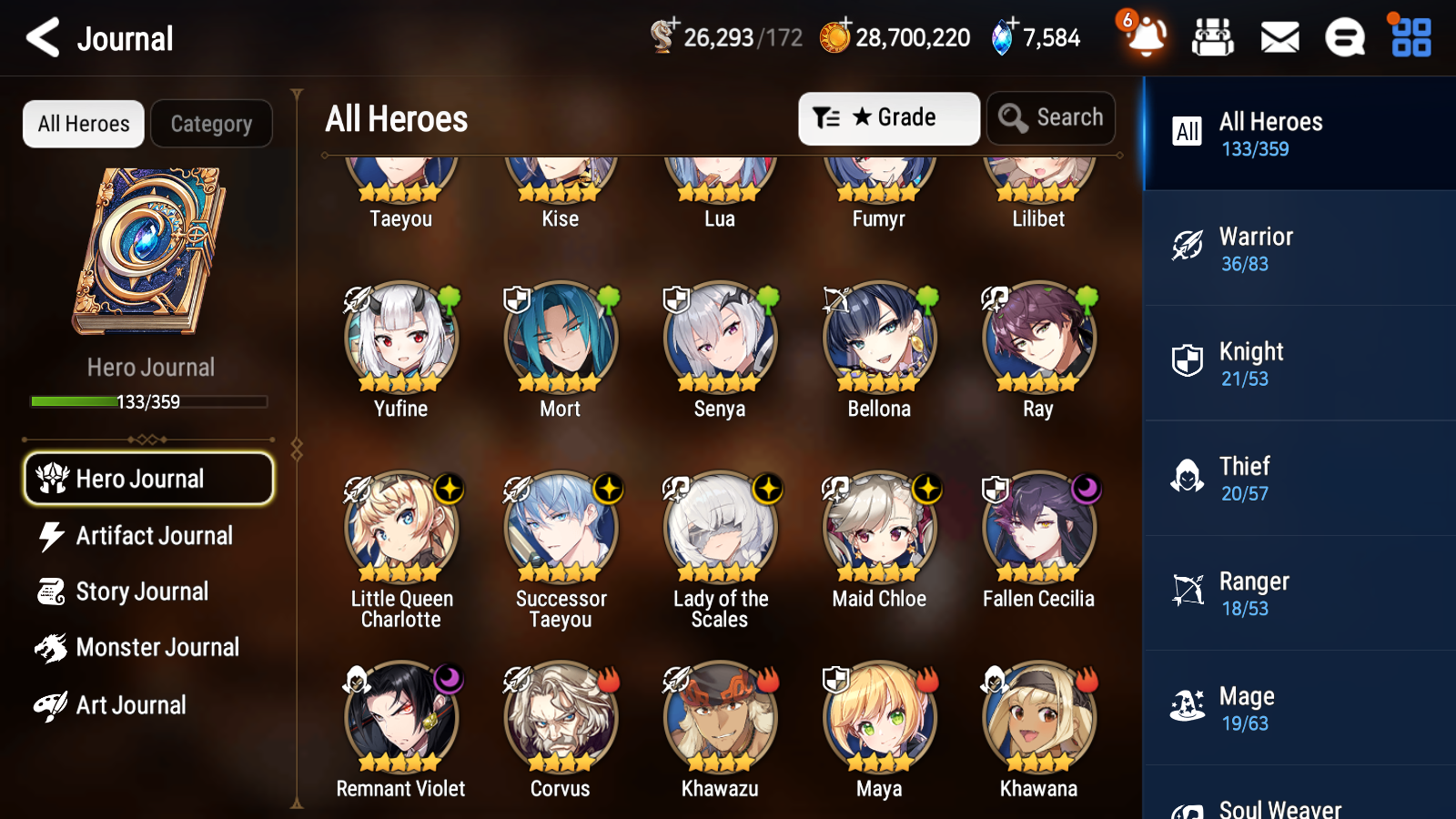Screen dimensions: 1456x819
Task: Filter heroes by Mage class
Action: [x=1299, y=708]
